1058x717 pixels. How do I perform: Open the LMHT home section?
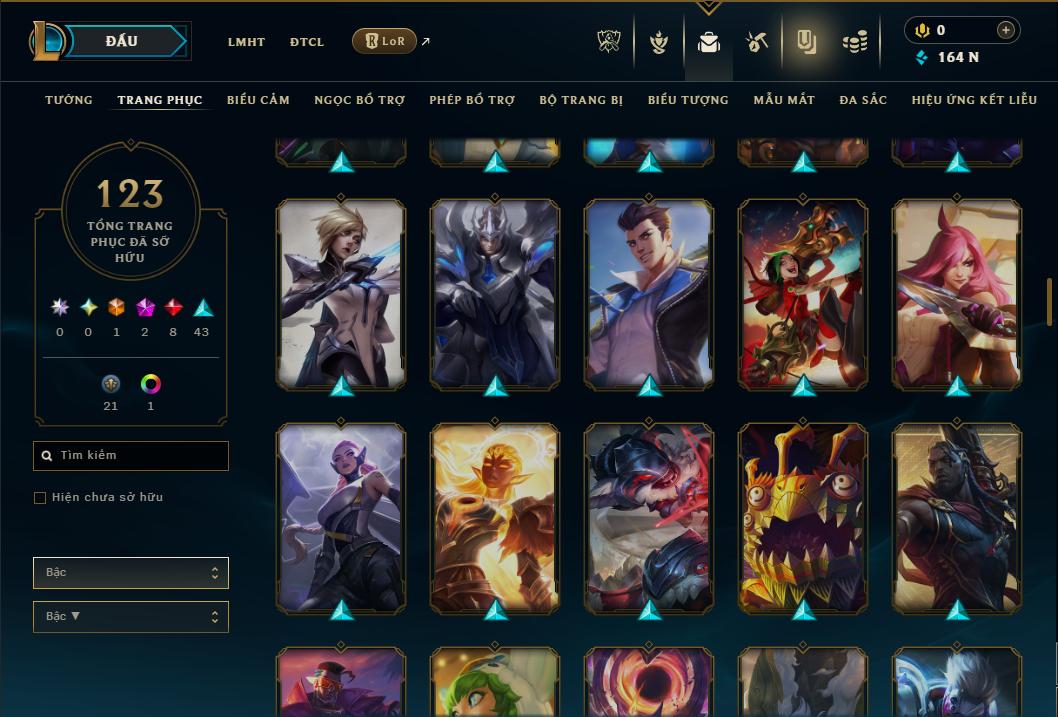(246, 42)
